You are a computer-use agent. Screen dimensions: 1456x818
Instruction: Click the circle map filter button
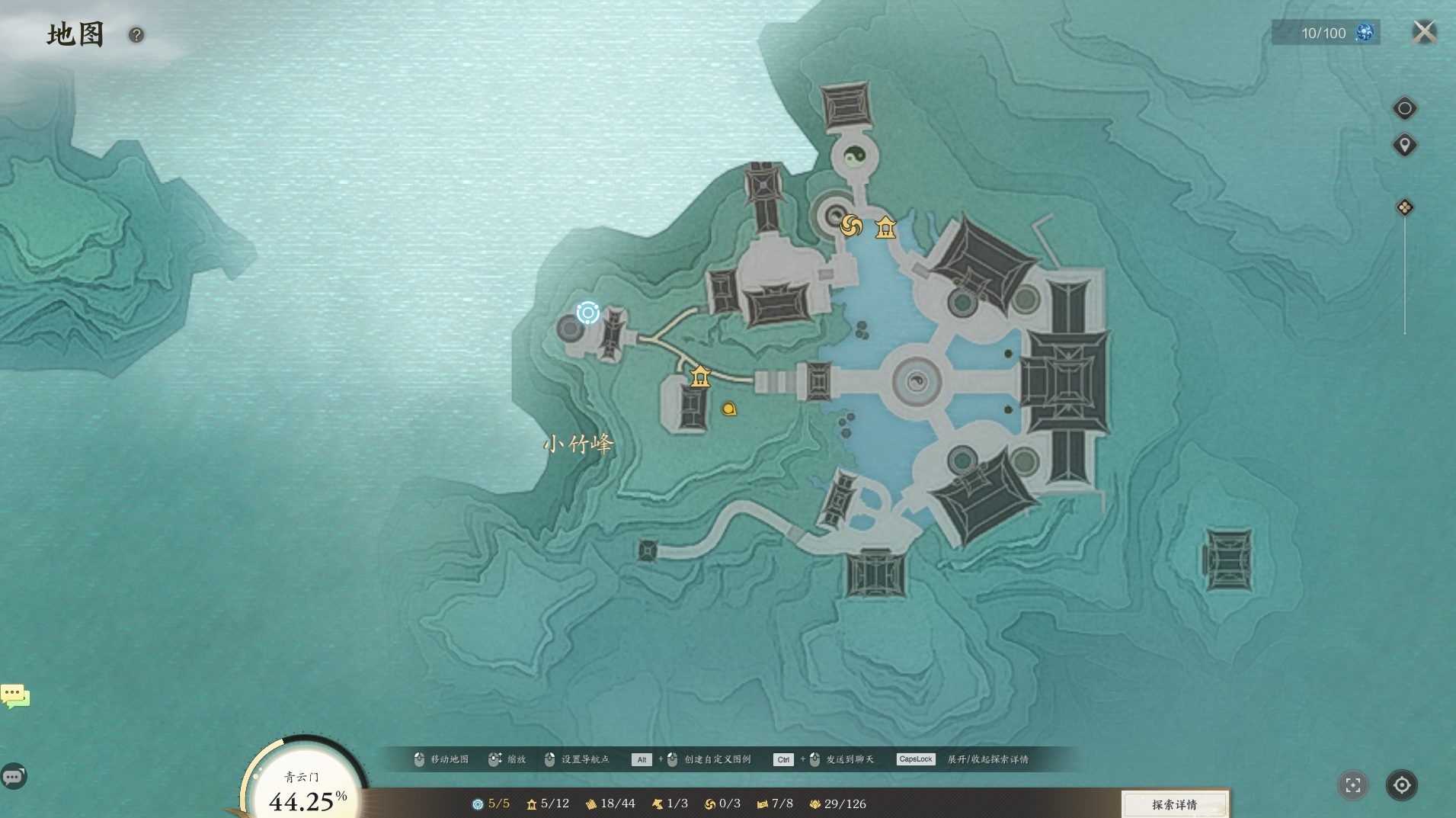(x=1404, y=108)
